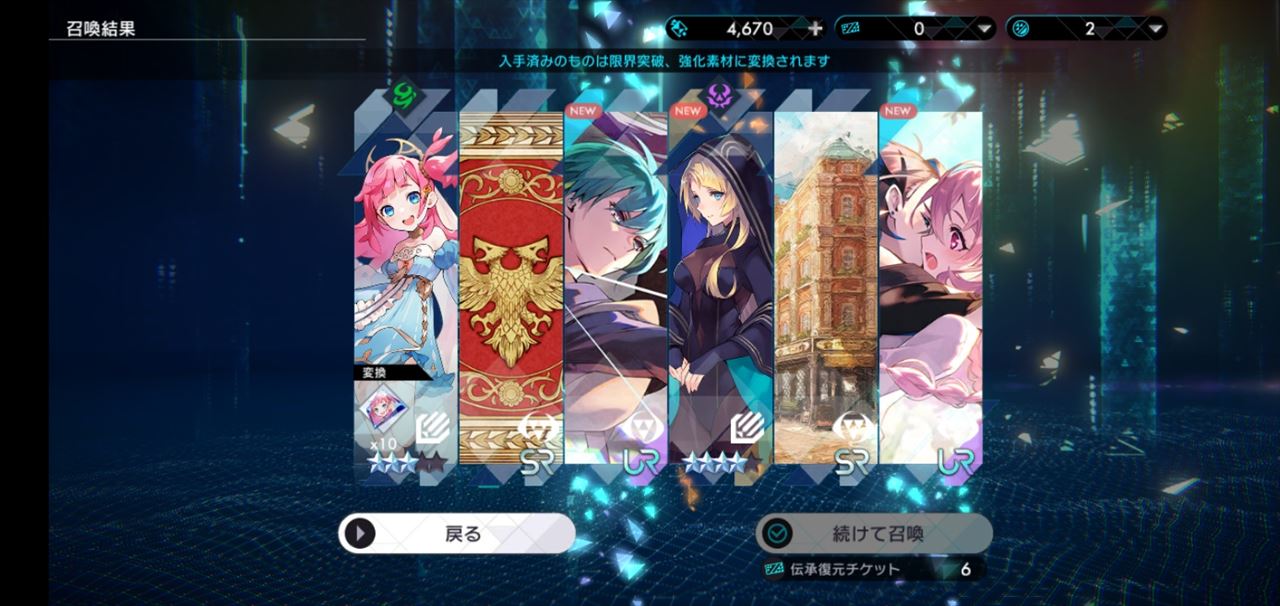Go back with the 戻る button
The height and width of the screenshot is (606, 1280).
(457, 534)
